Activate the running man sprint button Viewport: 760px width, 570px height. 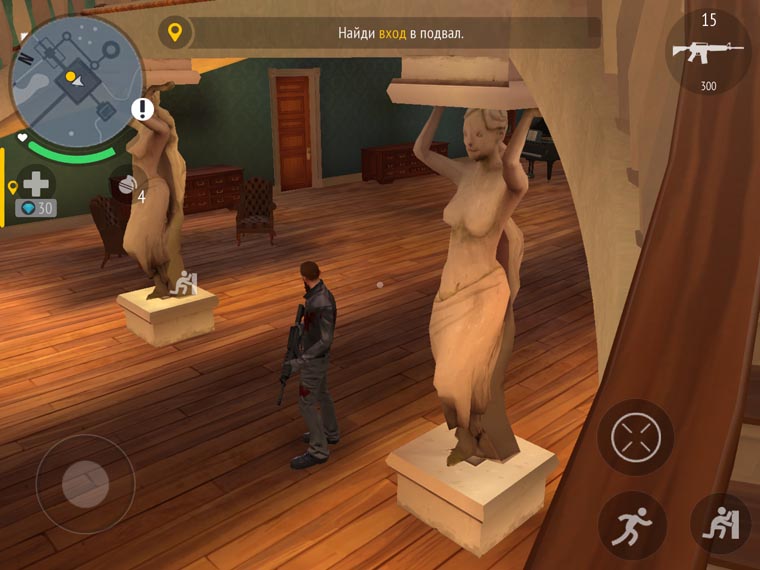632,525
